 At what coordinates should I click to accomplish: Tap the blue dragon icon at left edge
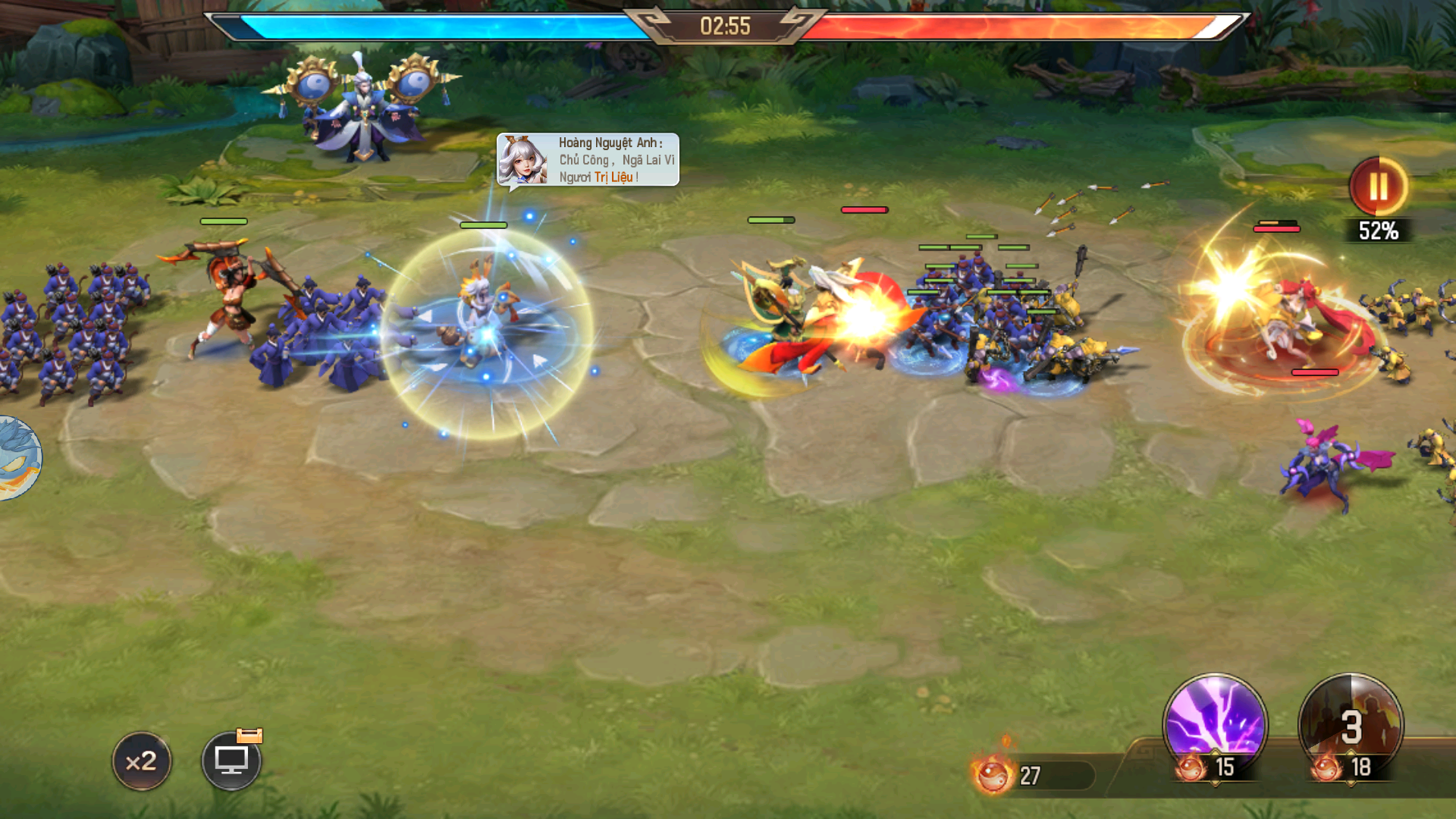pyautogui.click(x=18, y=458)
